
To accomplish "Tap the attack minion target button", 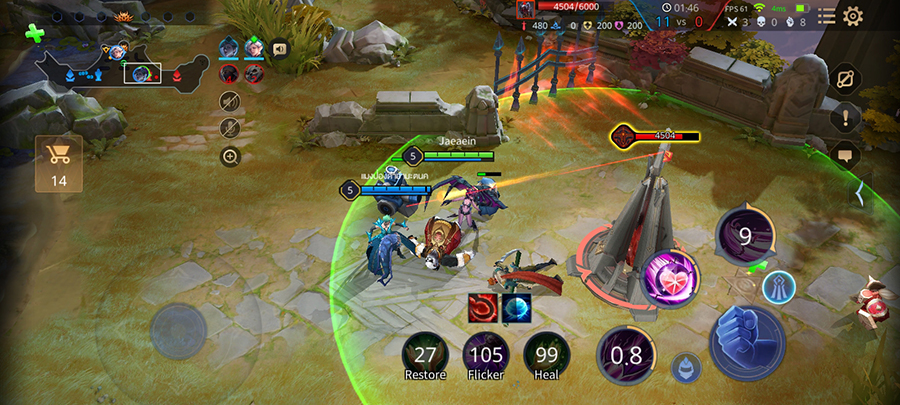I will coord(686,367).
